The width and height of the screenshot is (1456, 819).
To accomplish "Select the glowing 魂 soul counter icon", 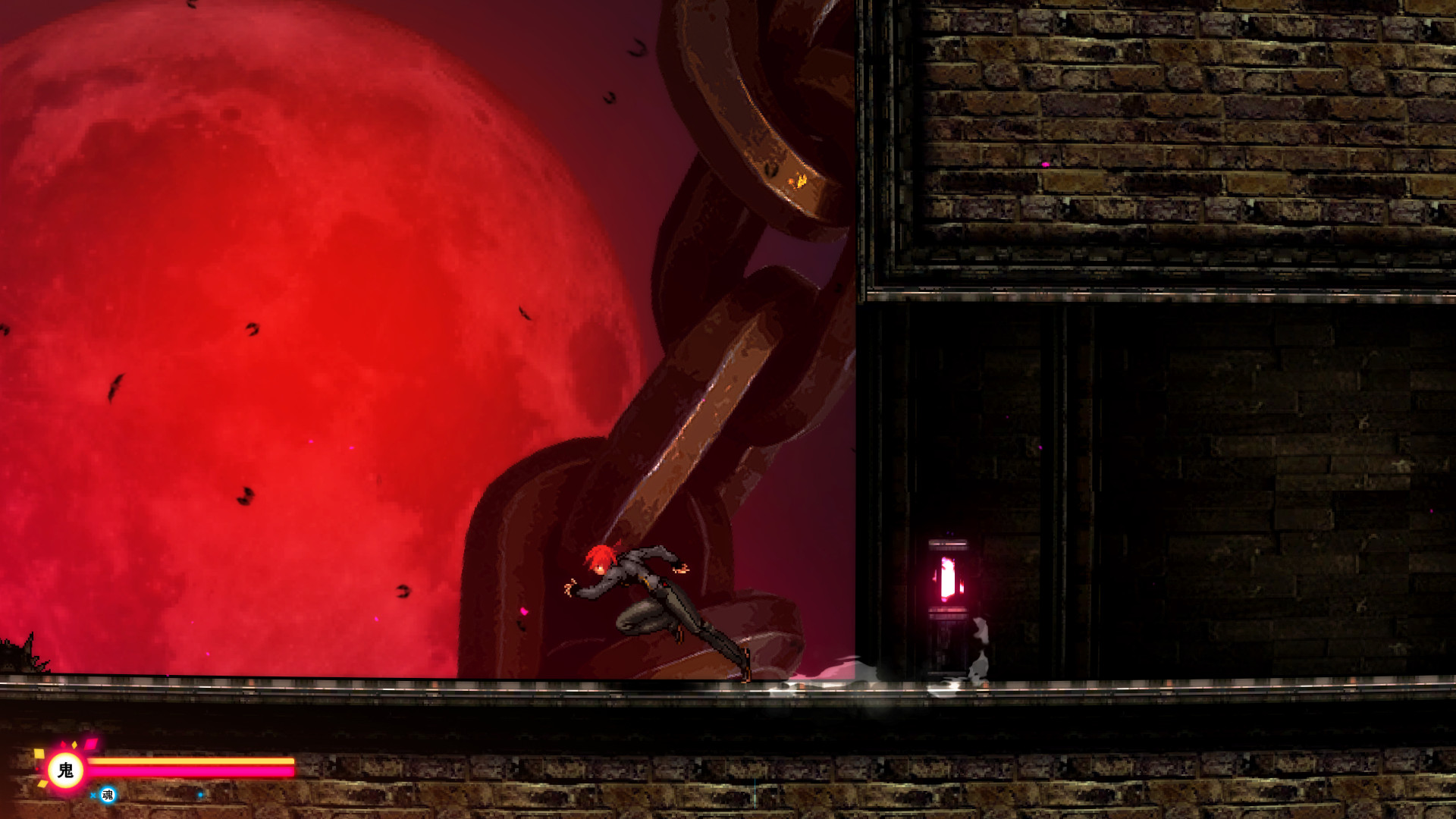I will (x=108, y=796).
